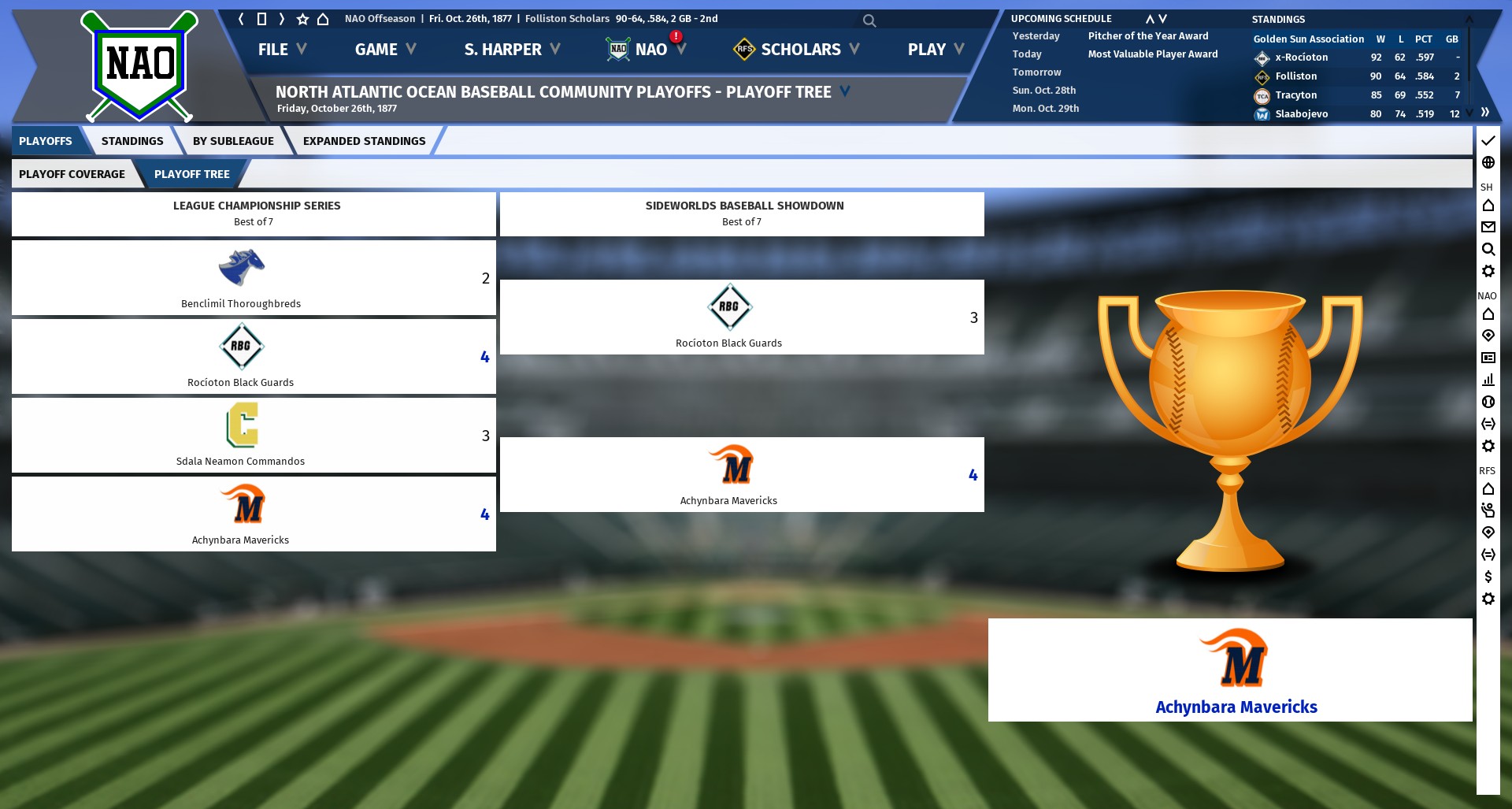This screenshot has width=1512, height=809.
Task: Open the SCHOLARS team menu
Action: pyautogui.click(x=800, y=50)
